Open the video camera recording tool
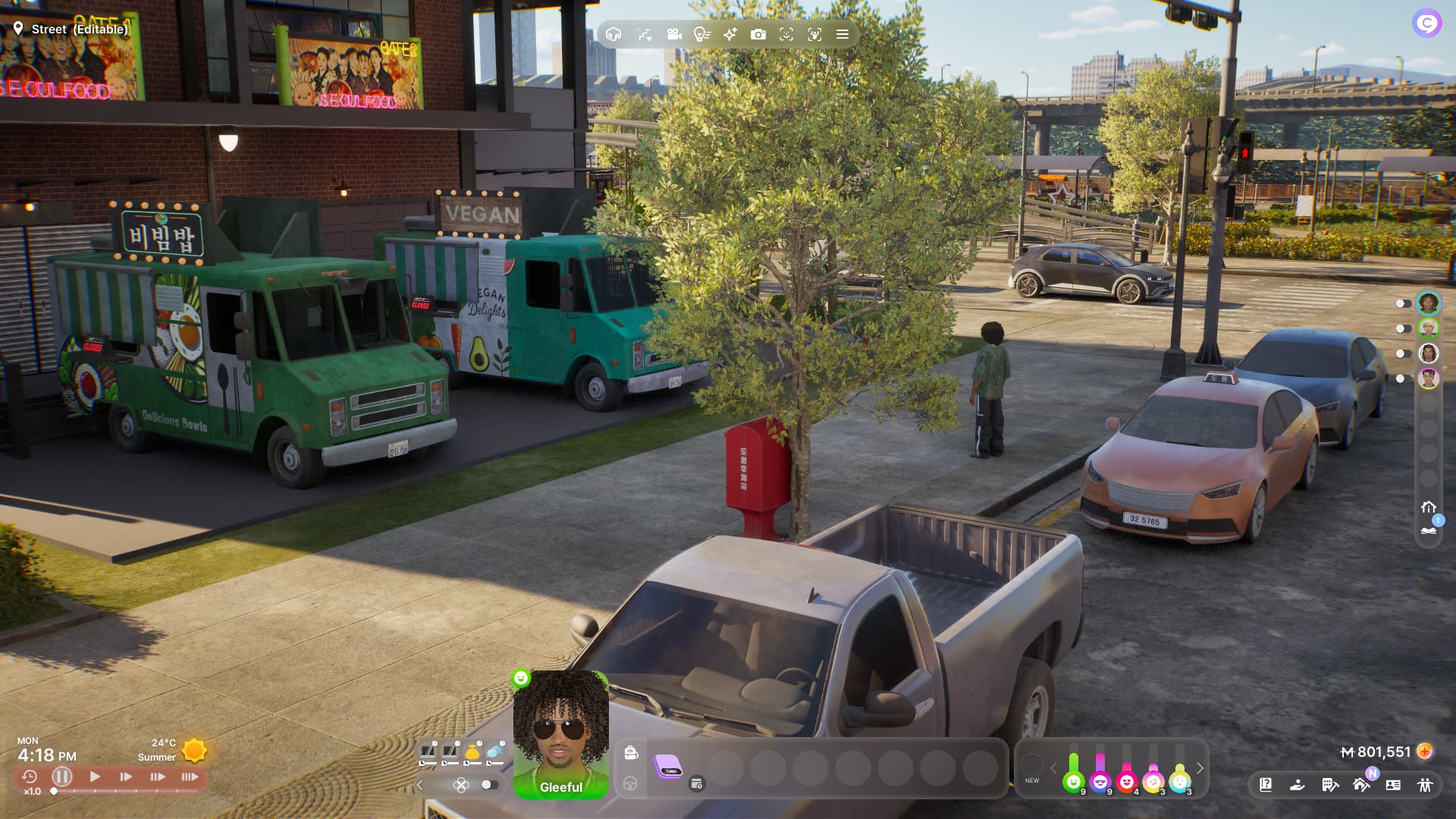Screen dimensions: 1456x819 tap(673, 34)
